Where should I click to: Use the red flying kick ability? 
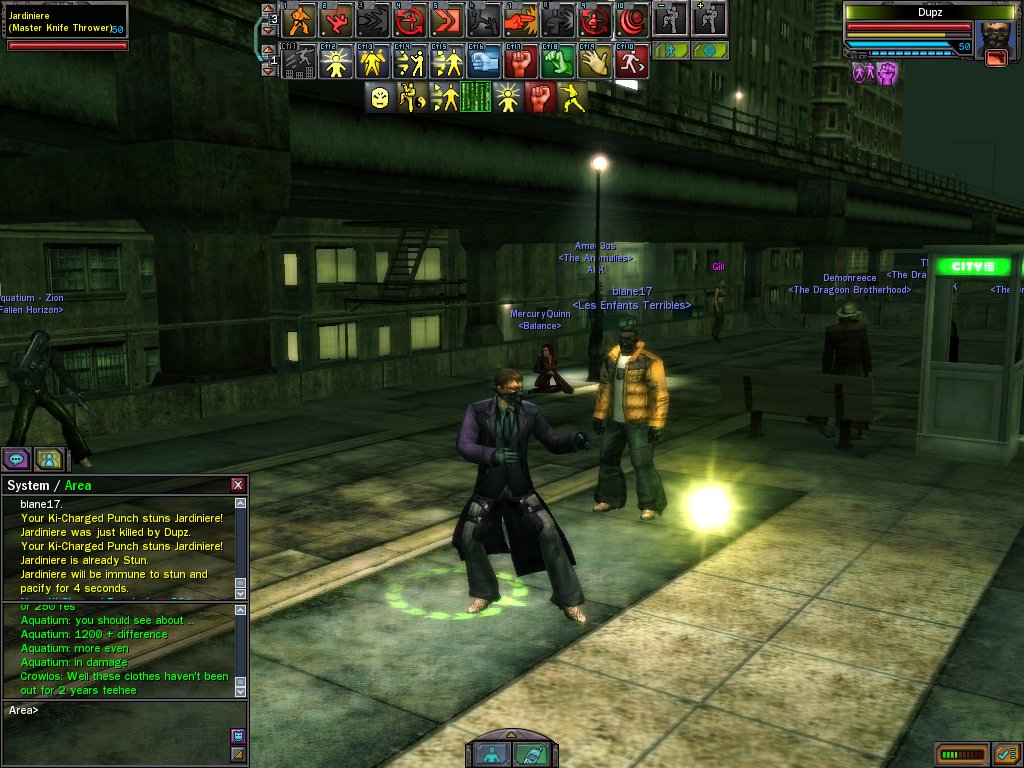tap(337, 19)
